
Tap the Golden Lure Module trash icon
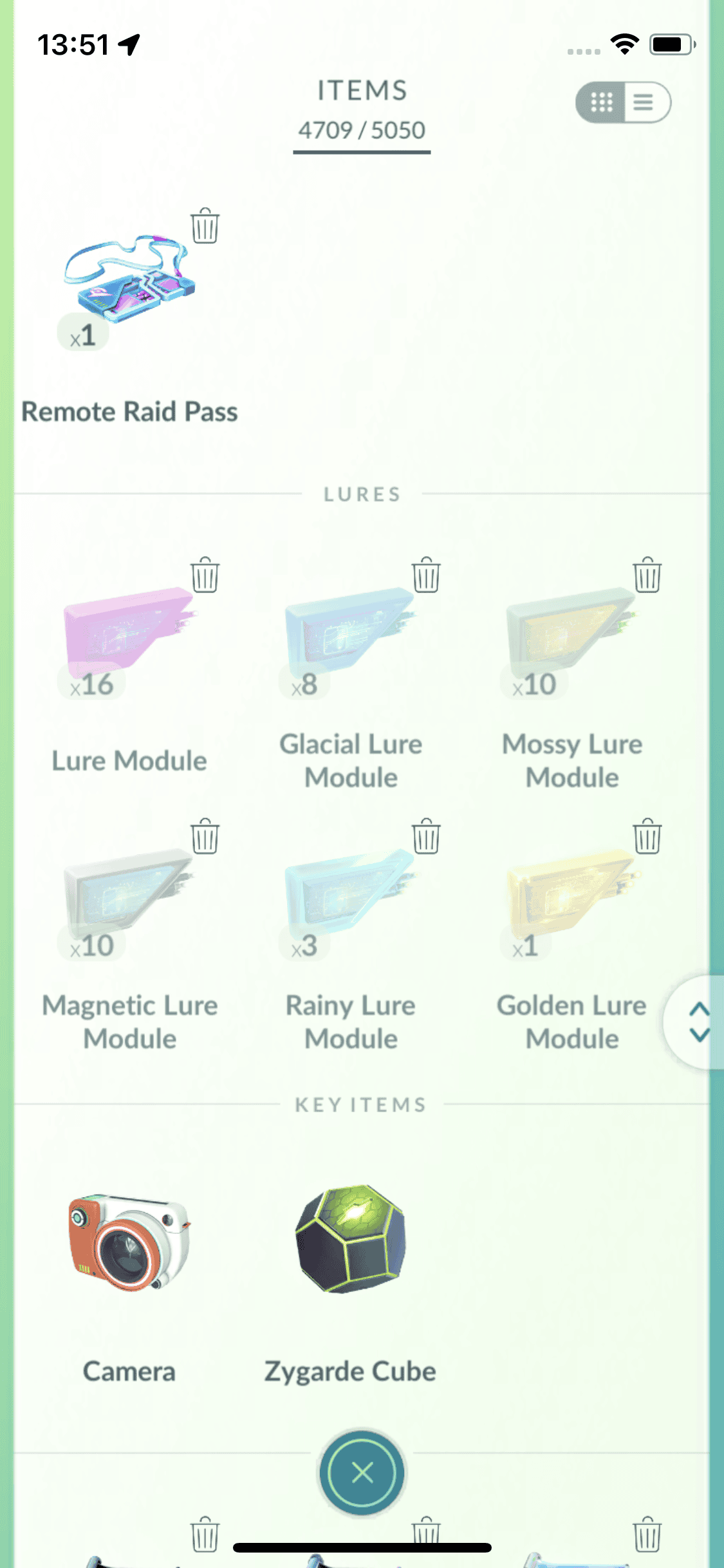coord(647,837)
